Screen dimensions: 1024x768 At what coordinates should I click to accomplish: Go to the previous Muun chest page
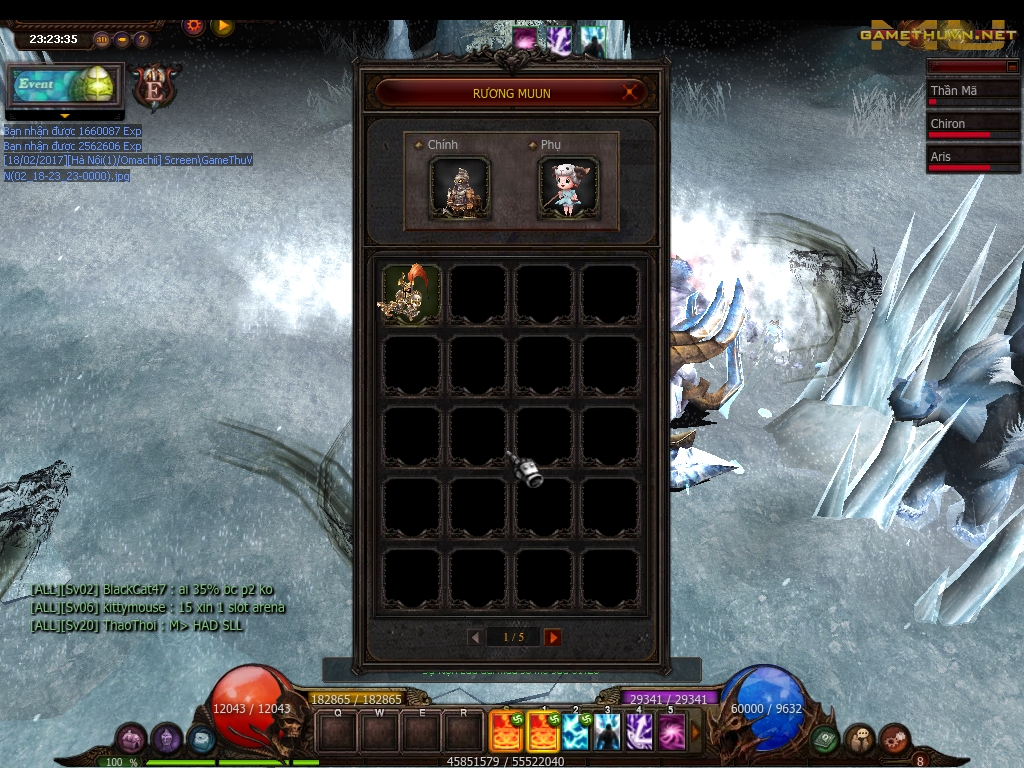pyautogui.click(x=475, y=637)
